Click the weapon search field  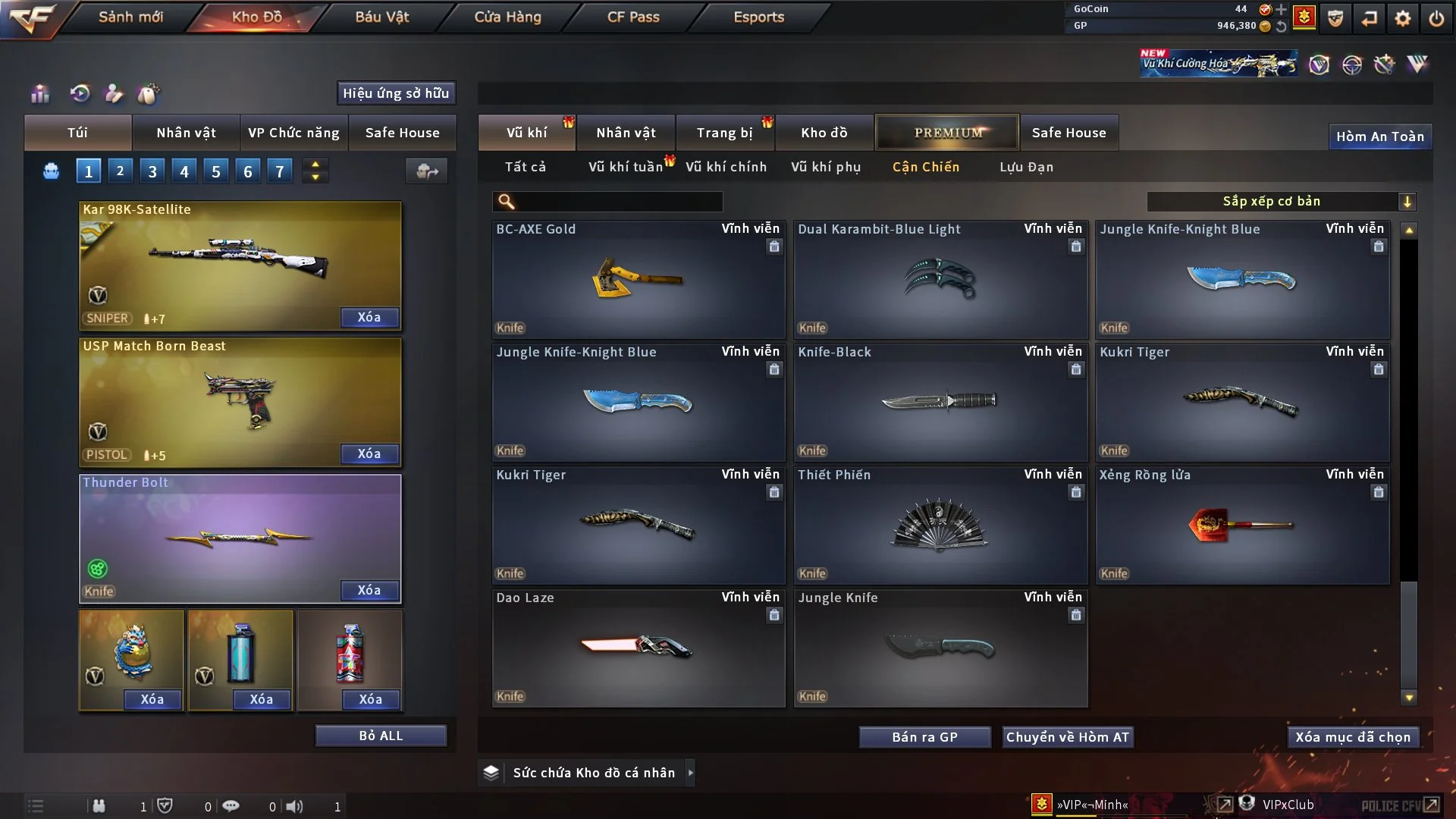[618, 201]
